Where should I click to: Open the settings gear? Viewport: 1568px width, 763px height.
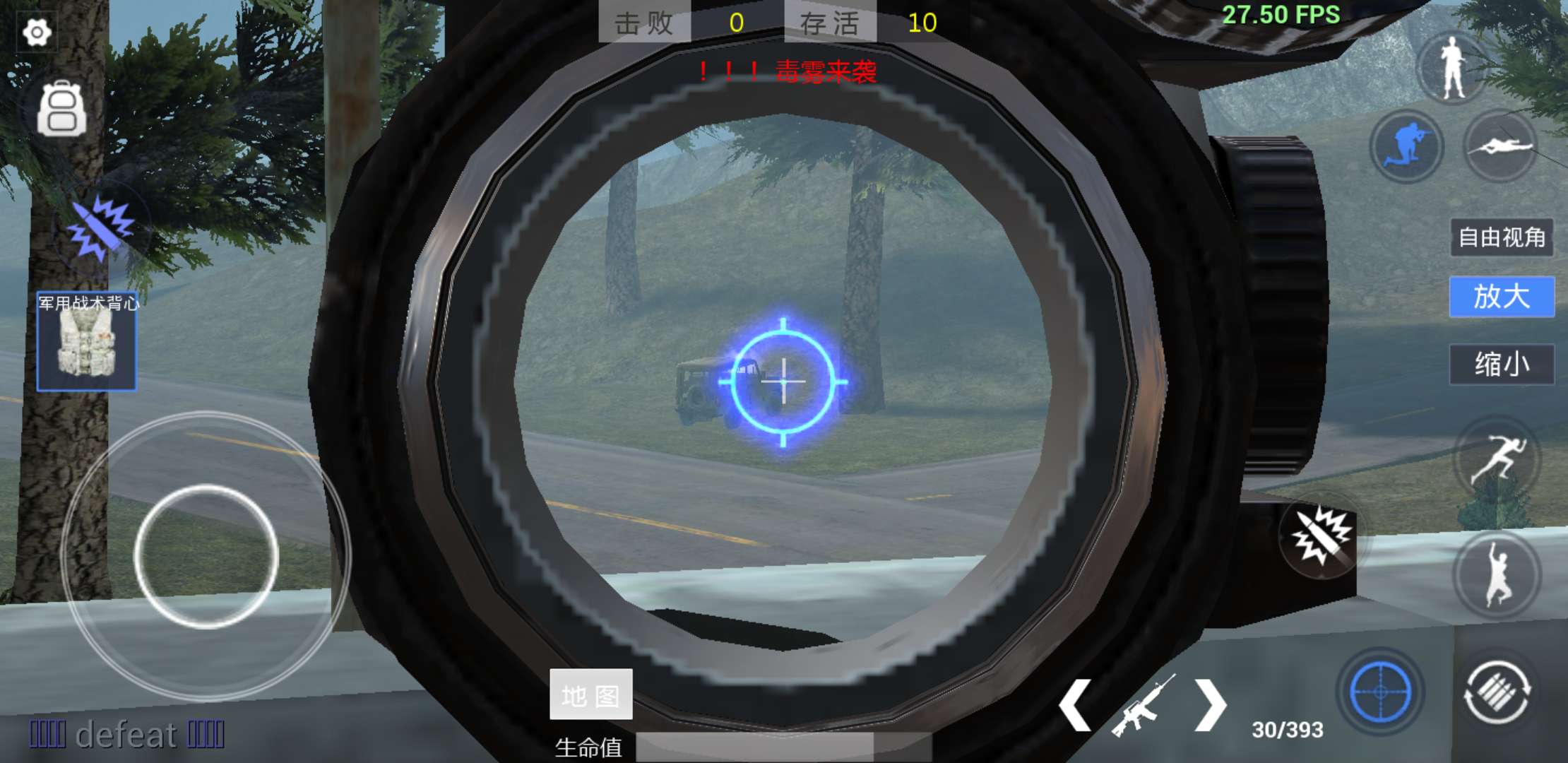pyautogui.click(x=37, y=32)
